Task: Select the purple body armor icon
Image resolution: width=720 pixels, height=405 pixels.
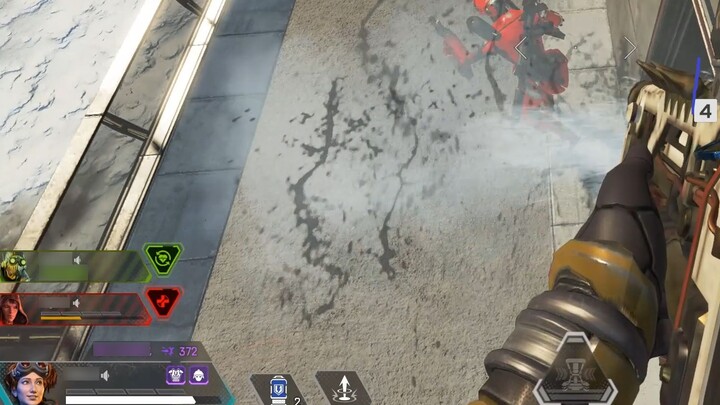Action: [176, 375]
